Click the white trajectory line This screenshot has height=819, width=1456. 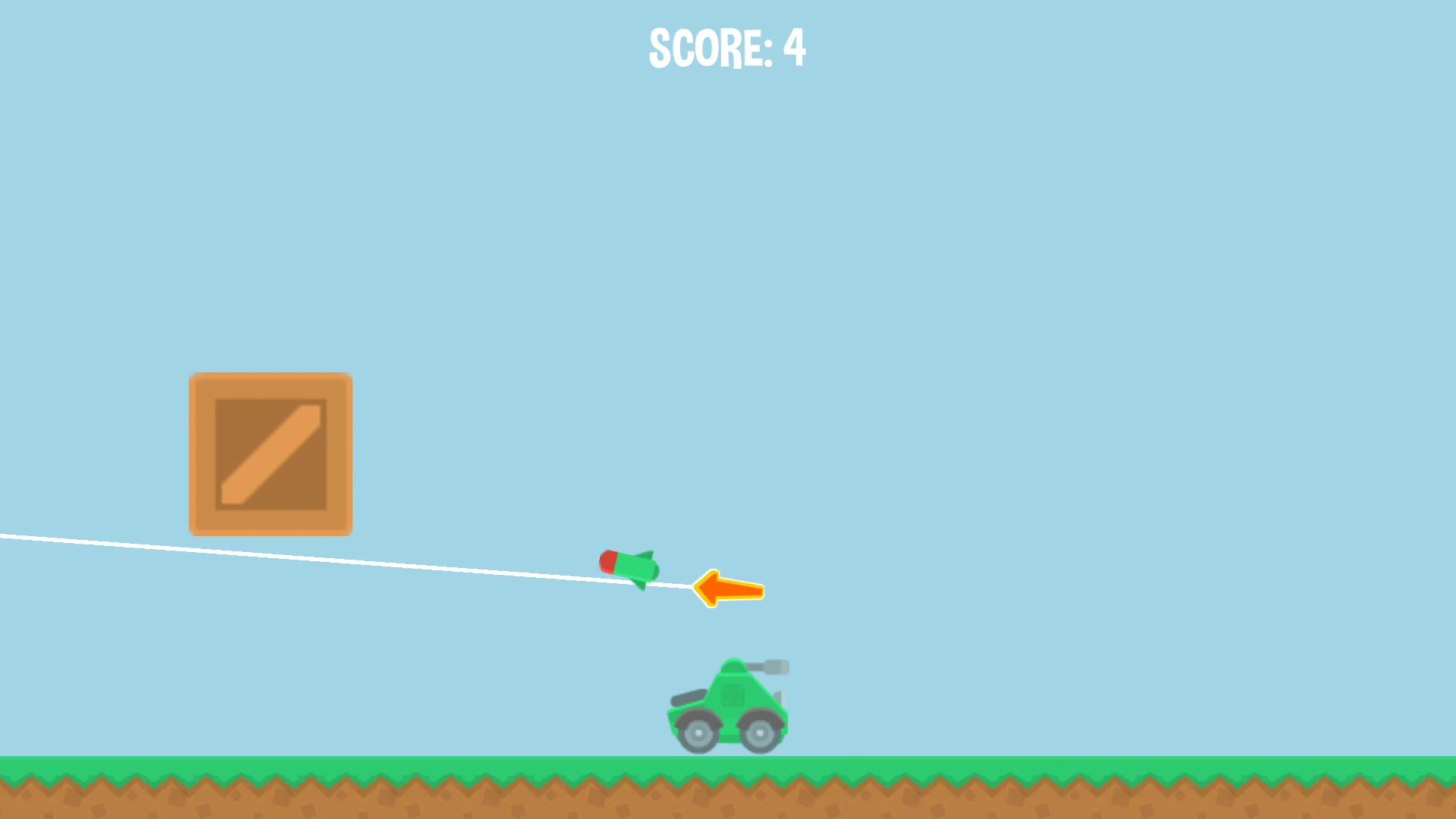click(303, 557)
